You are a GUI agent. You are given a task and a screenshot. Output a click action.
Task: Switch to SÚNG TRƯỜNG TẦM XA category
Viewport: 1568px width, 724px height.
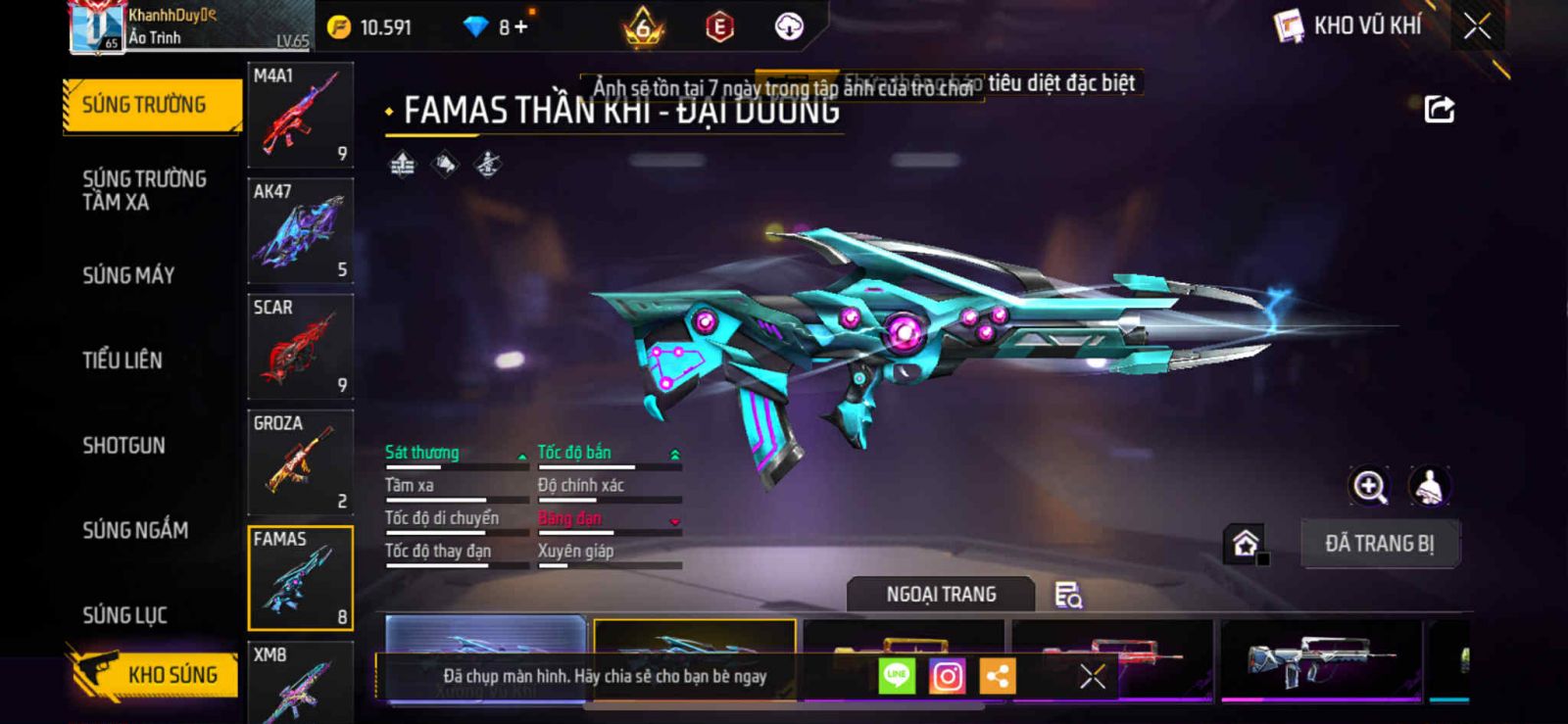(x=144, y=190)
